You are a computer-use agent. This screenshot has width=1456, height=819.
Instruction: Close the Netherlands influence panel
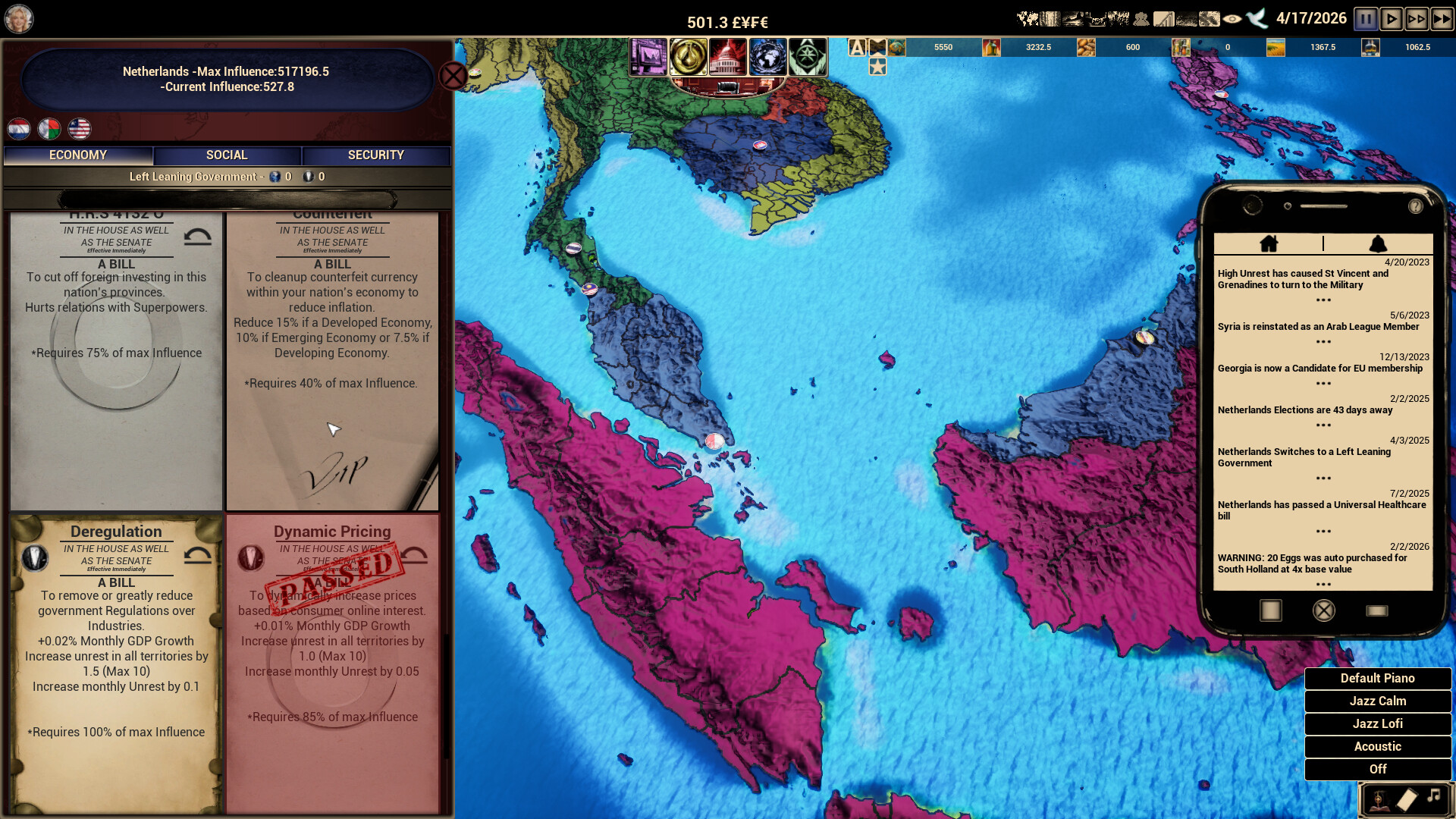[x=453, y=76]
